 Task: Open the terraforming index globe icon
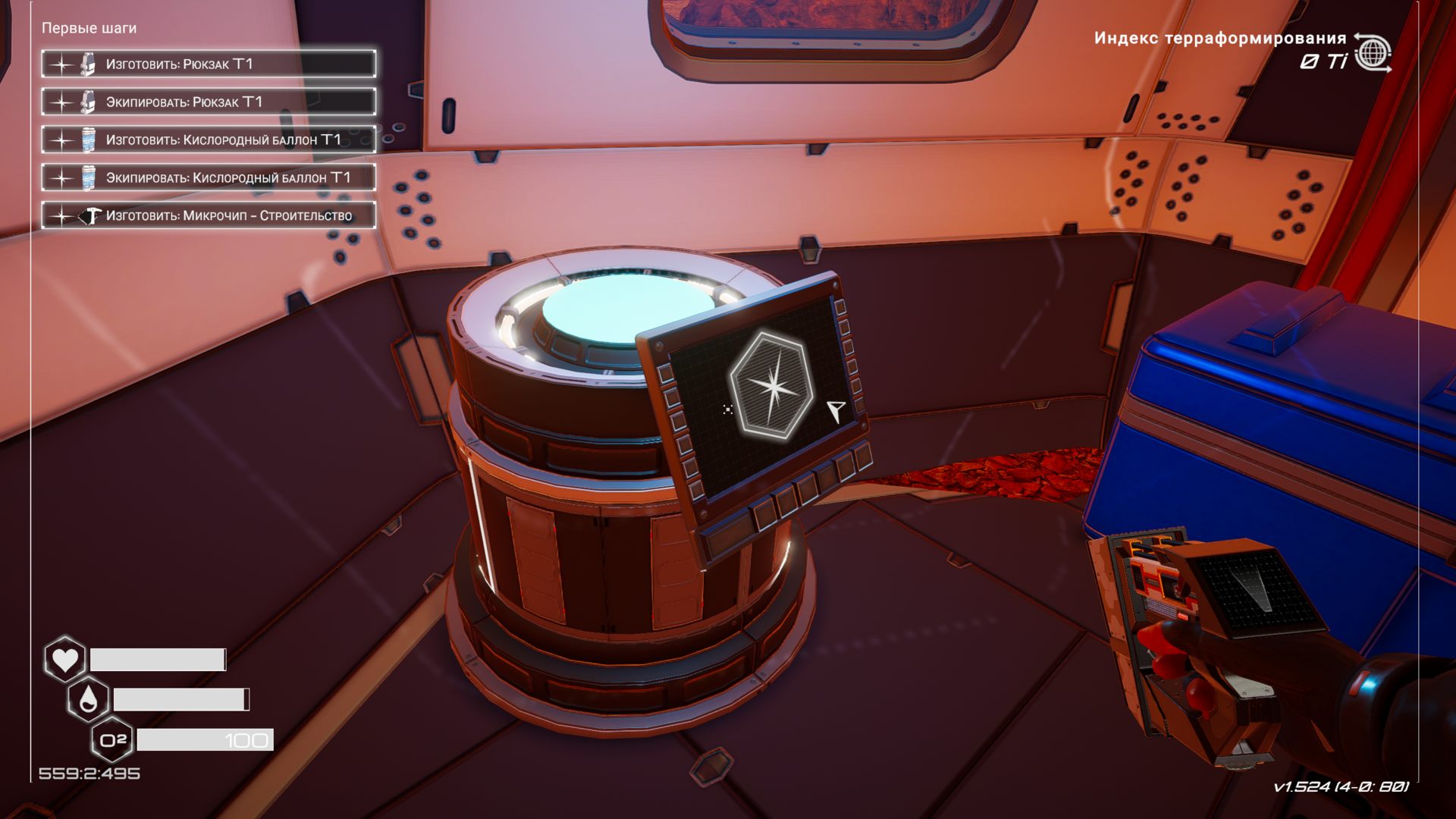click(1373, 53)
